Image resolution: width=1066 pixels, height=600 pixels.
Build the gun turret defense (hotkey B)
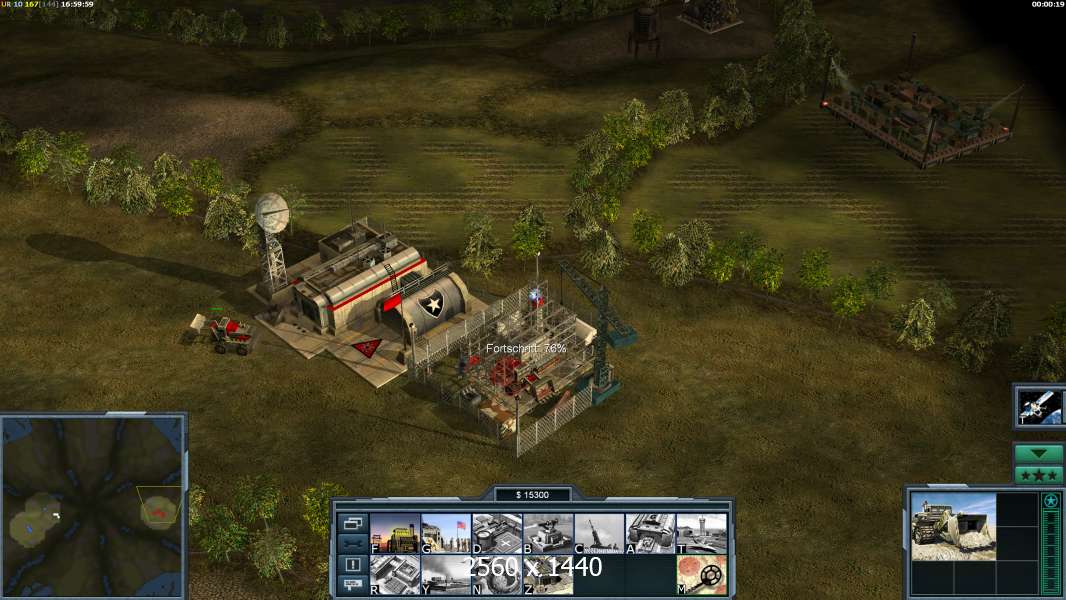(x=548, y=533)
